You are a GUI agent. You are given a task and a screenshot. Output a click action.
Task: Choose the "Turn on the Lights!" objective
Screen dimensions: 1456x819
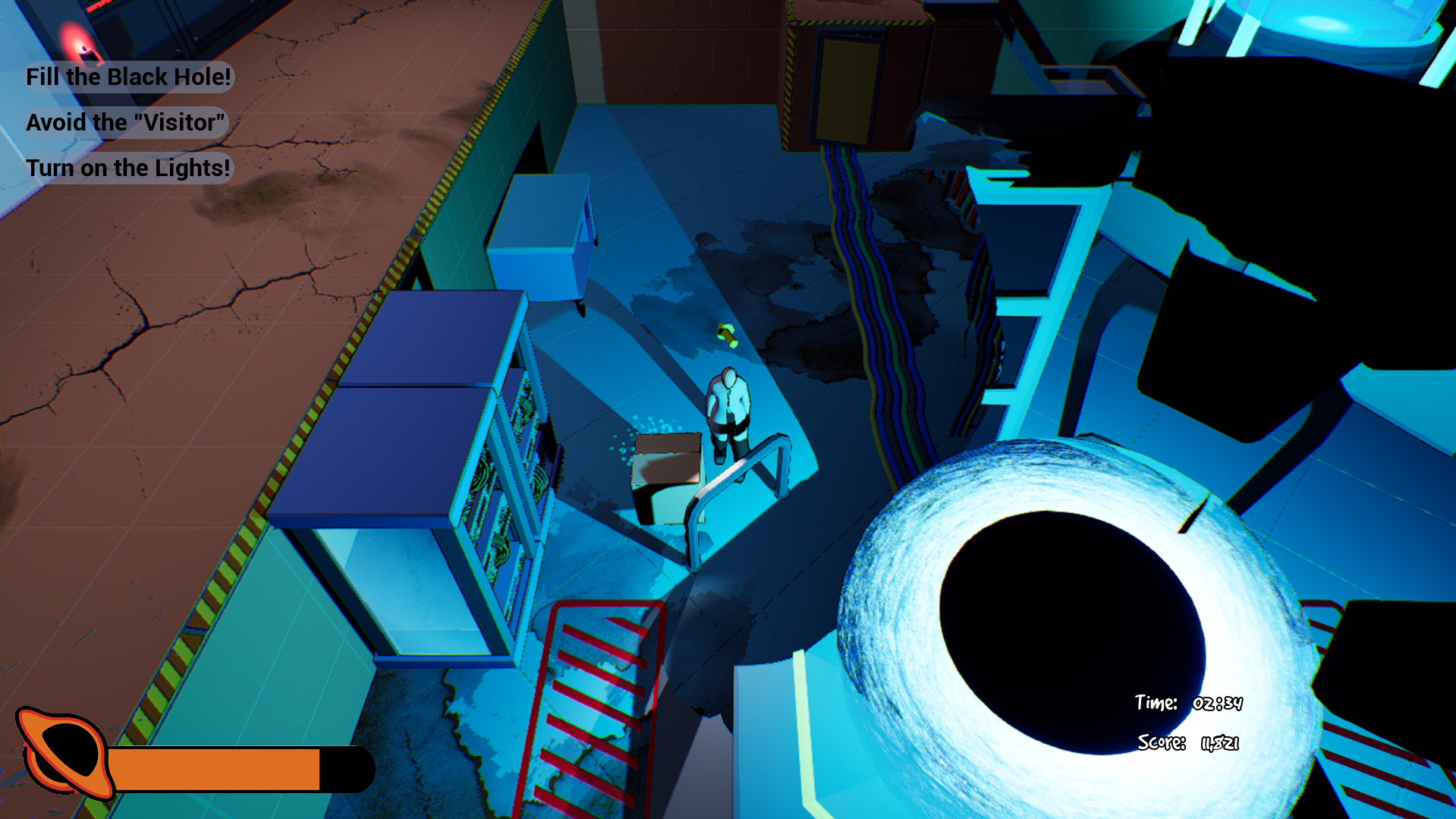127,168
